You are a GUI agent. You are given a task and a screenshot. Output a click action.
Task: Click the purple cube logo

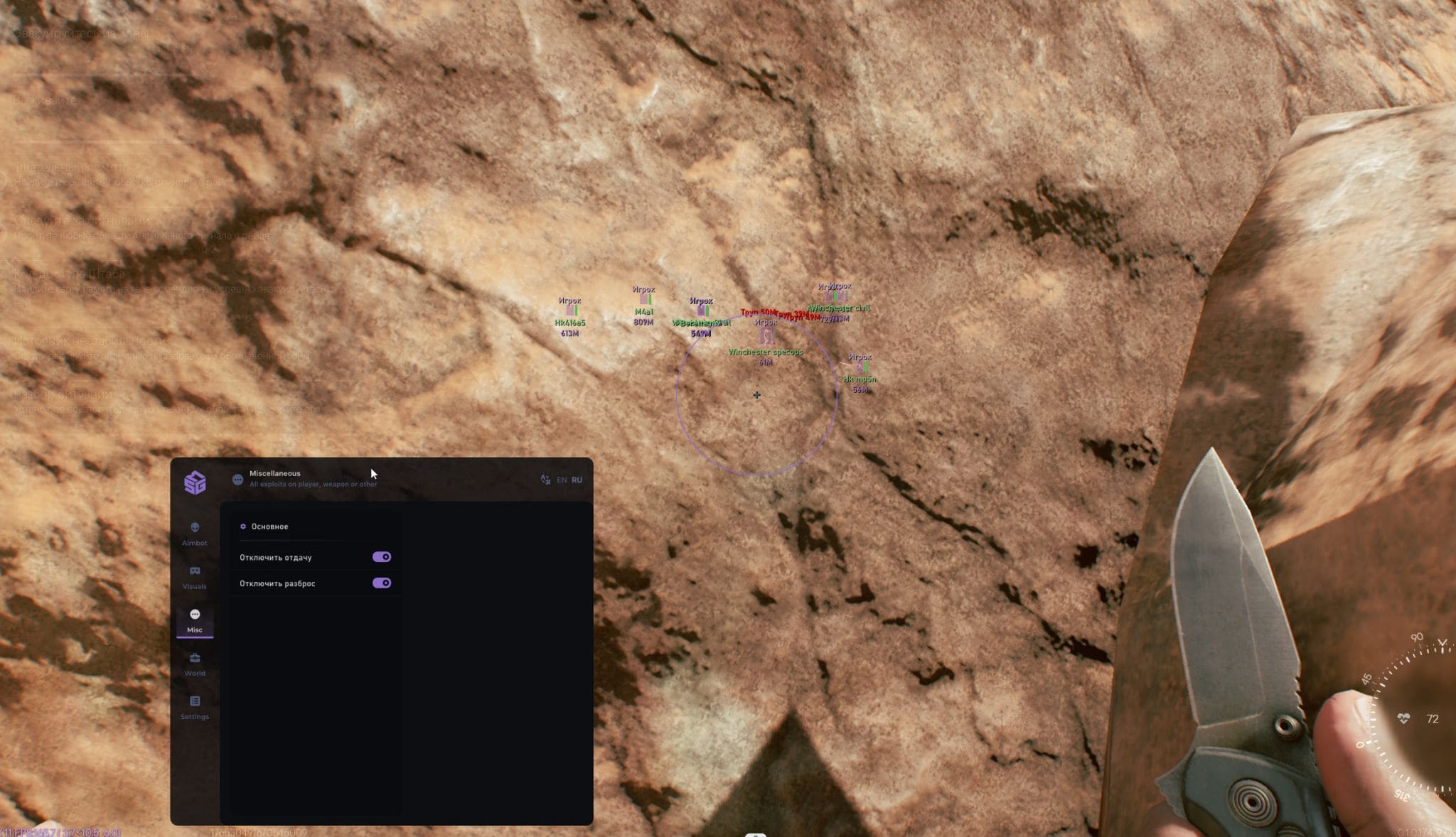coord(195,482)
